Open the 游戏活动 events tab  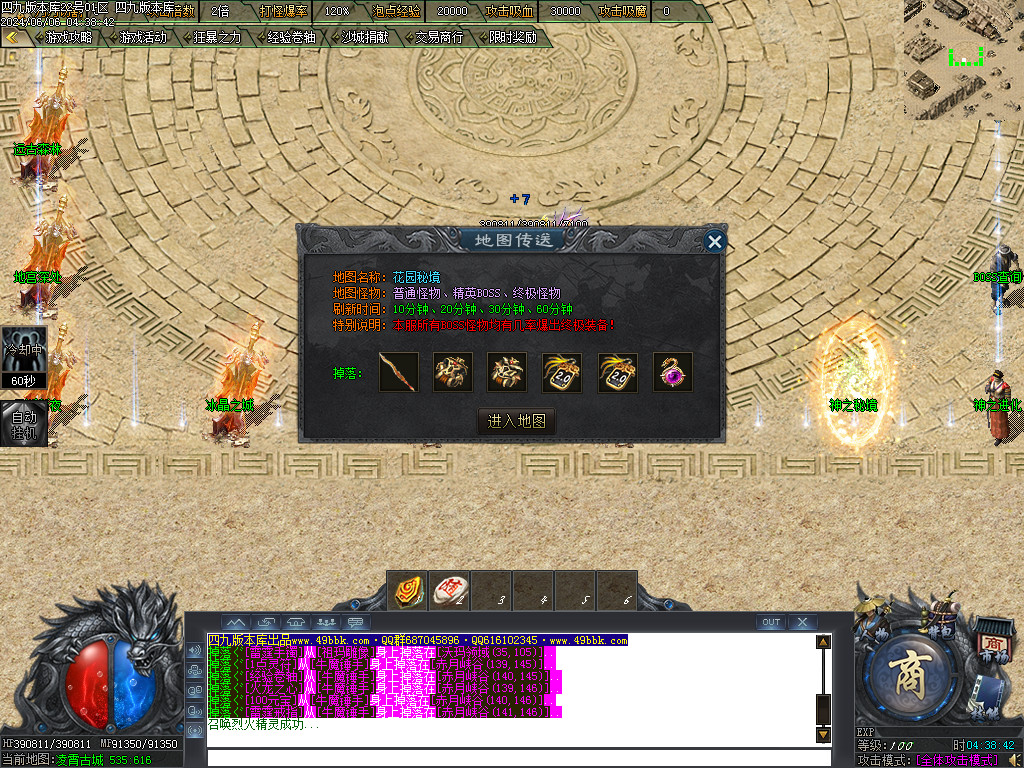click(x=142, y=38)
